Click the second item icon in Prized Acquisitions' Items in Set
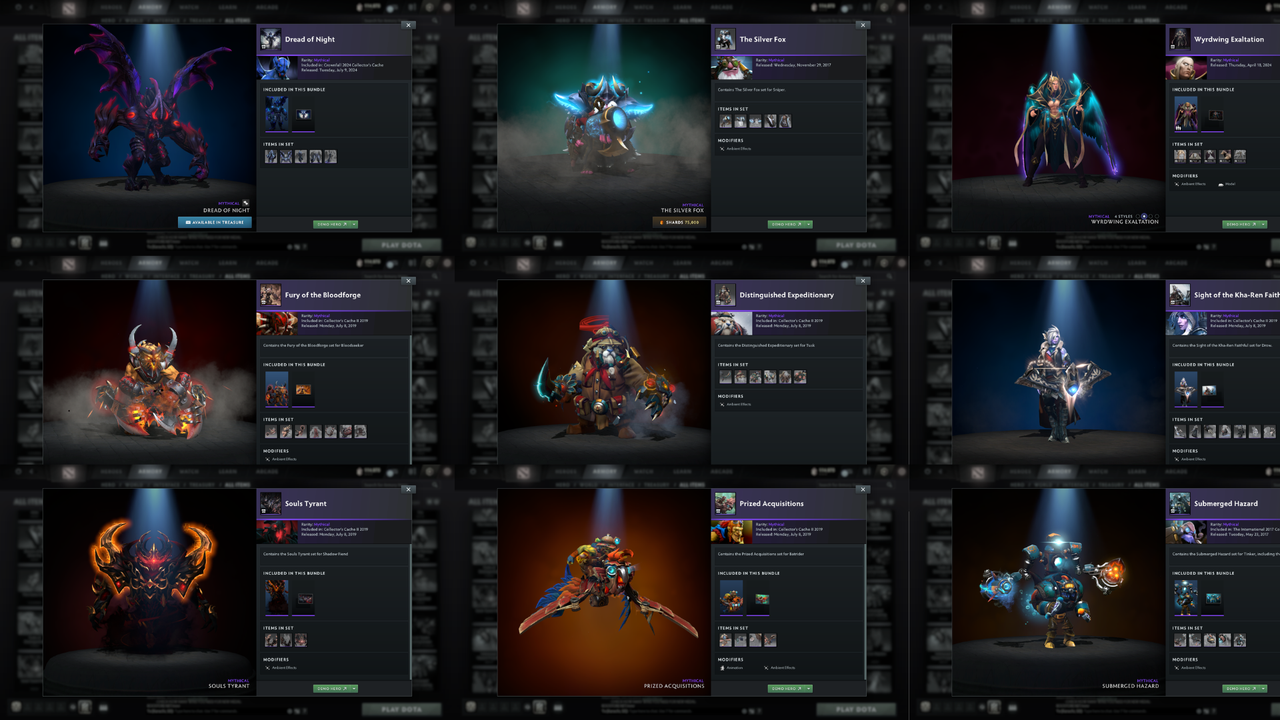Image resolution: width=1280 pixels, height=720 pixels. coord(740,640)
